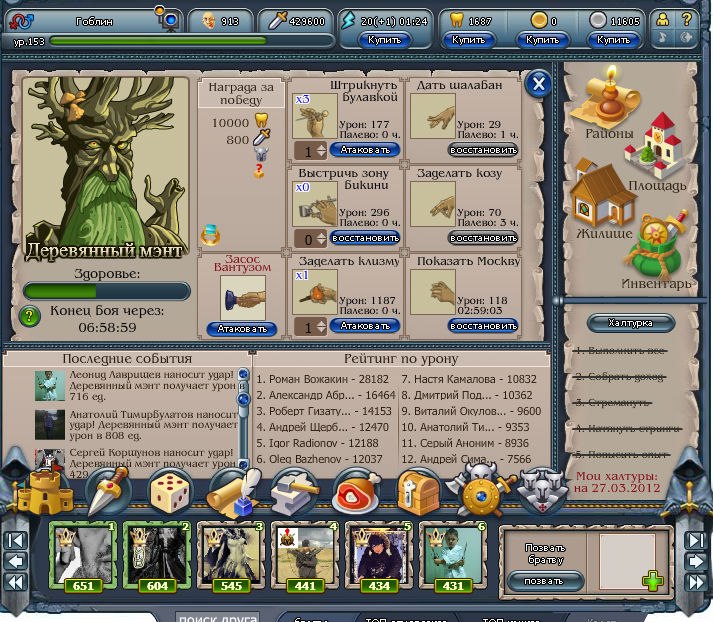Close the Деревянный мэнт battle panel
Viewport: 713px width, 622px height.
click(x=538, y=84)
